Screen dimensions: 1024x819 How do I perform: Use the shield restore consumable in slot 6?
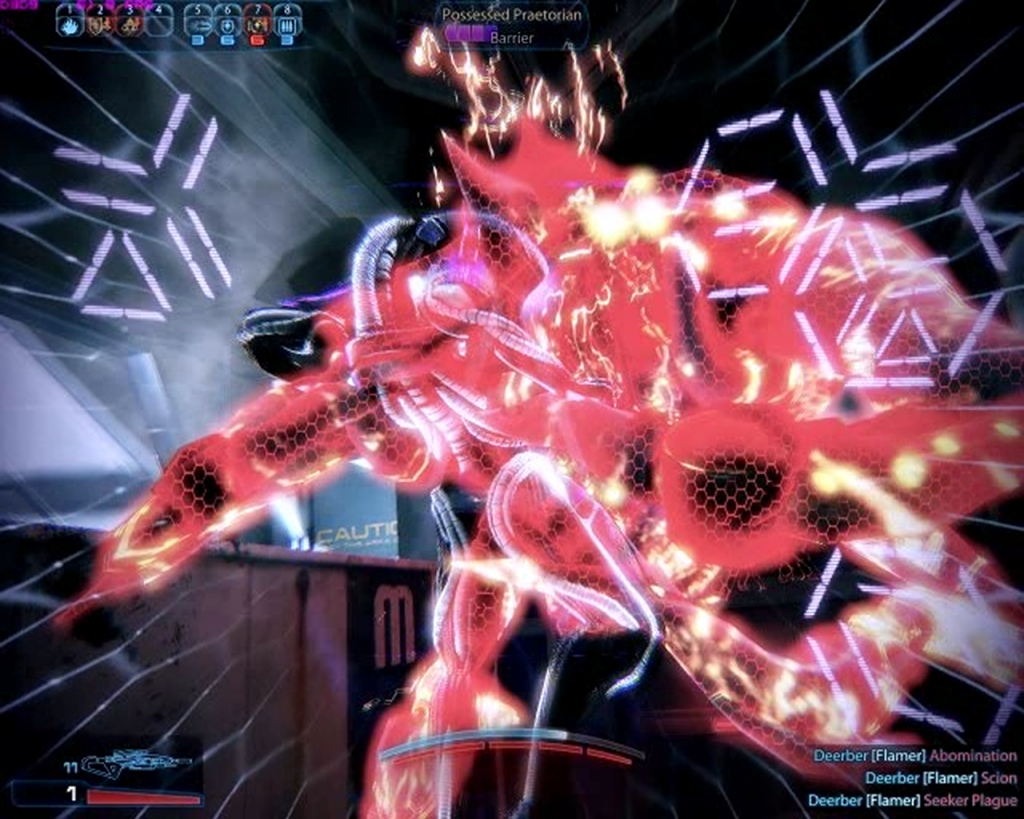point(228,23)
